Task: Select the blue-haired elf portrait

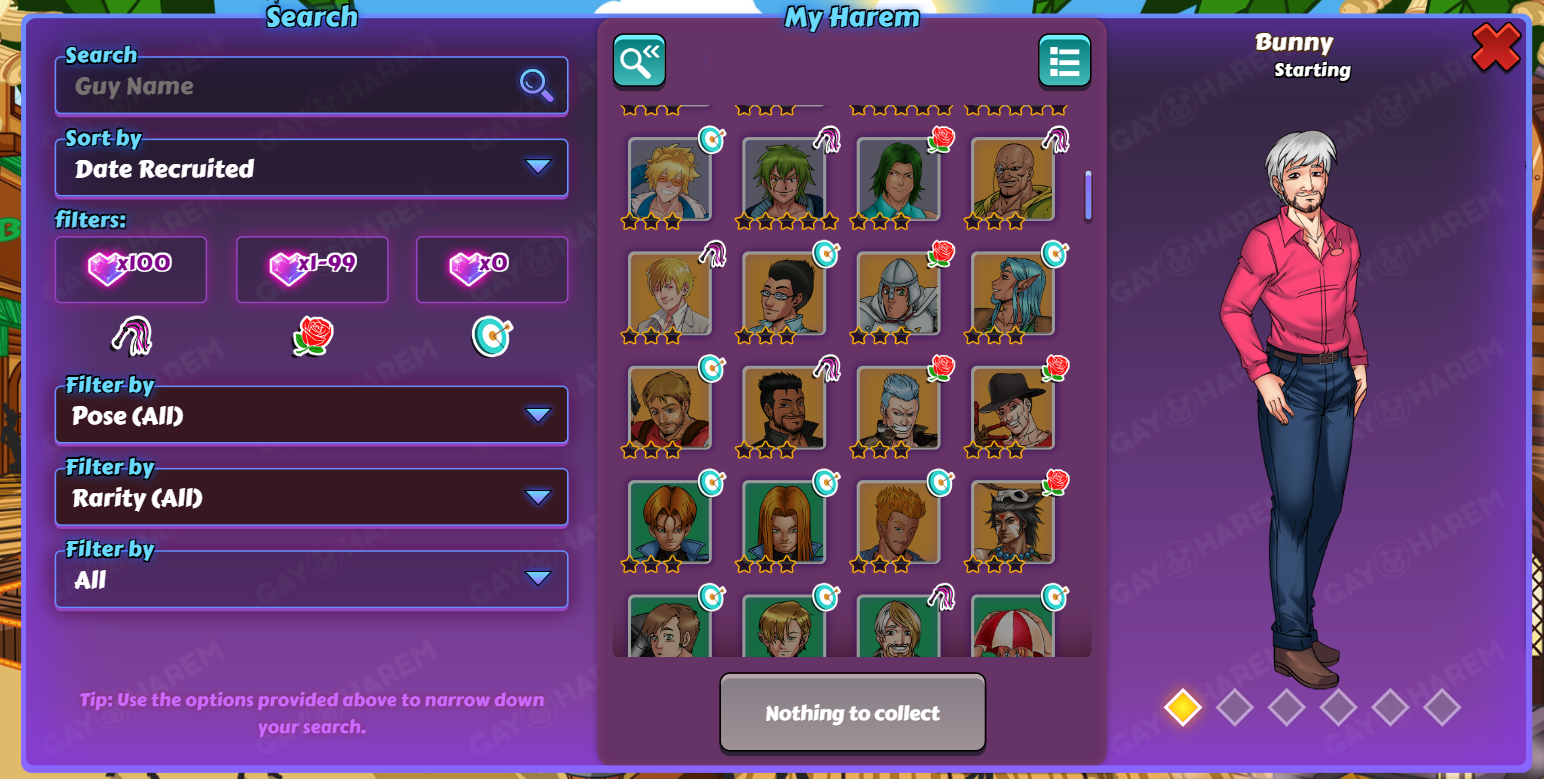Action: point(1012,293)
